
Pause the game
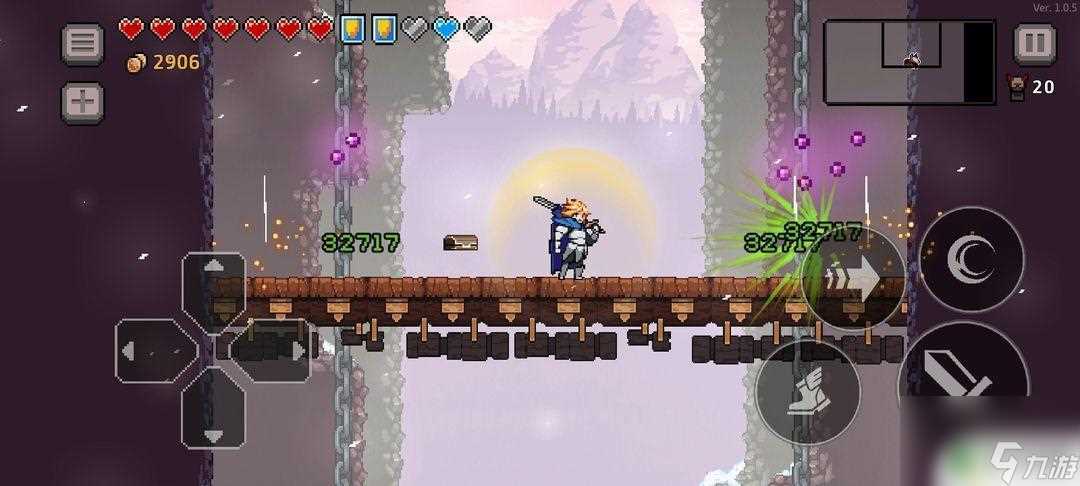click(1034, 44)
